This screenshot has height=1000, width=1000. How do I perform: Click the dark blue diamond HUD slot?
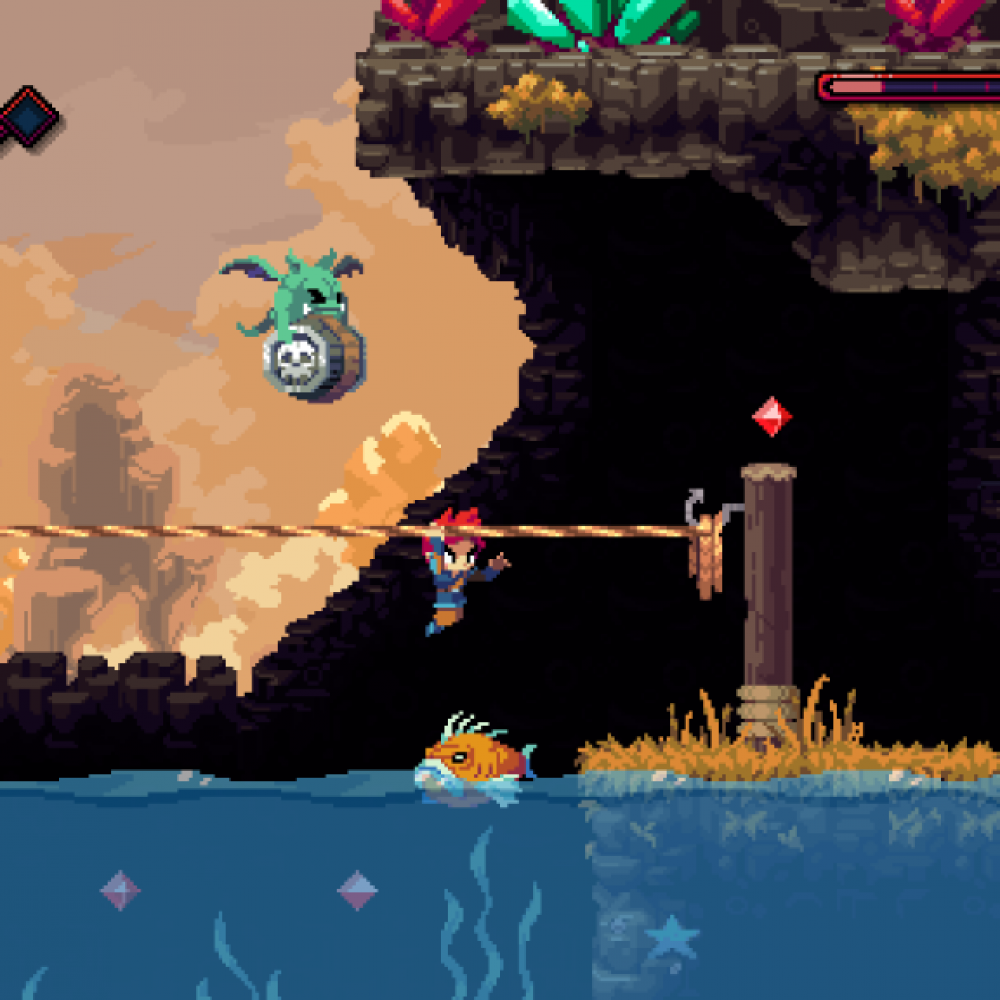pos(29,114)
